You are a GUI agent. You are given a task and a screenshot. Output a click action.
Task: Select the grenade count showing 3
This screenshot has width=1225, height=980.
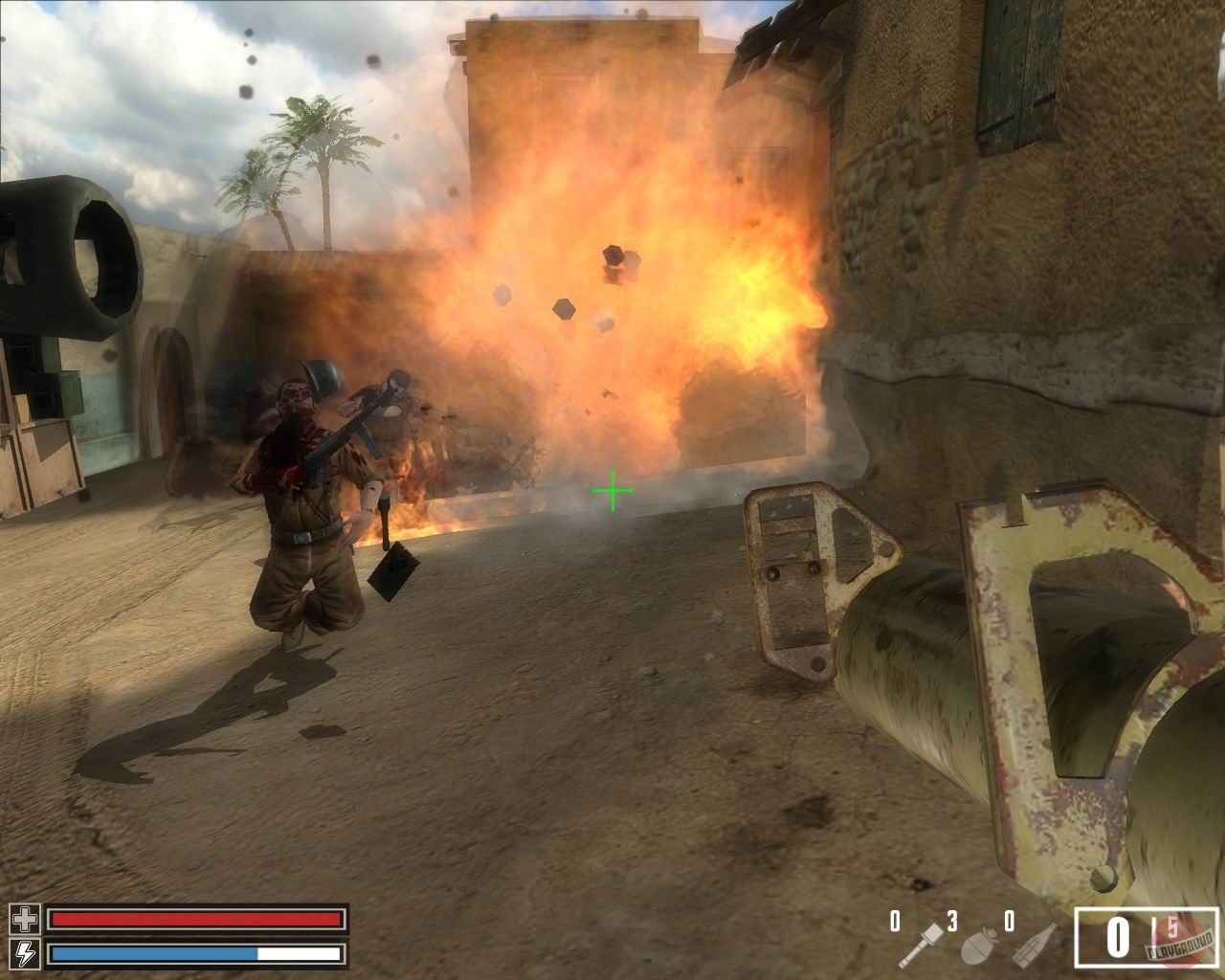[951, 922]
